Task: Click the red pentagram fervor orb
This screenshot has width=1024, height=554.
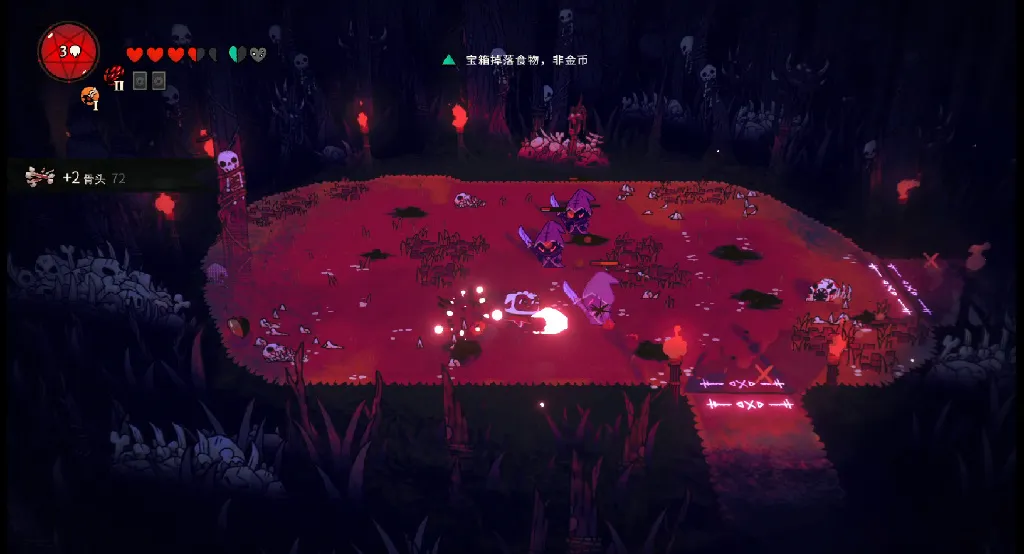Action: point(68,50)
